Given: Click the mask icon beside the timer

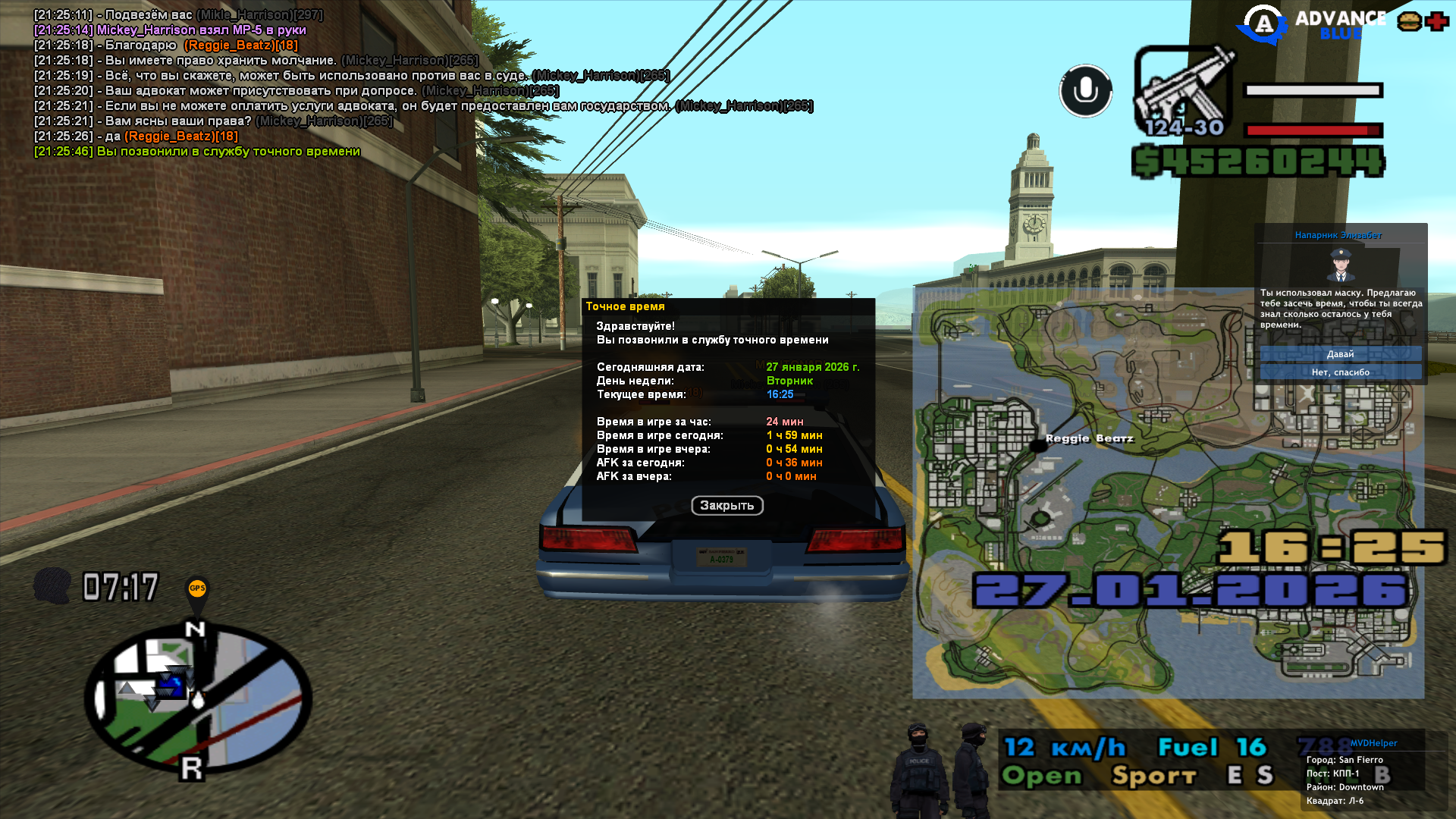Looking at the screenshot, I should tap(52, 586).
